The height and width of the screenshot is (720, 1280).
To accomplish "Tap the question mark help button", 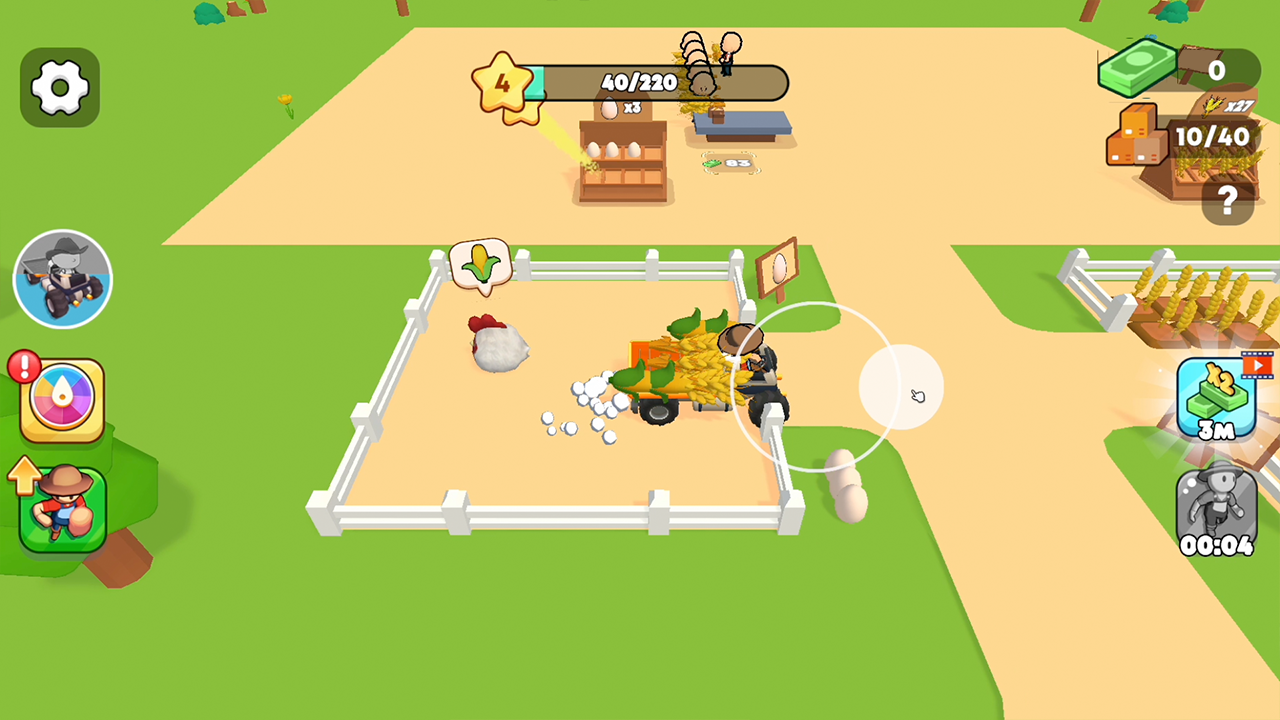I will [1228, 198].
